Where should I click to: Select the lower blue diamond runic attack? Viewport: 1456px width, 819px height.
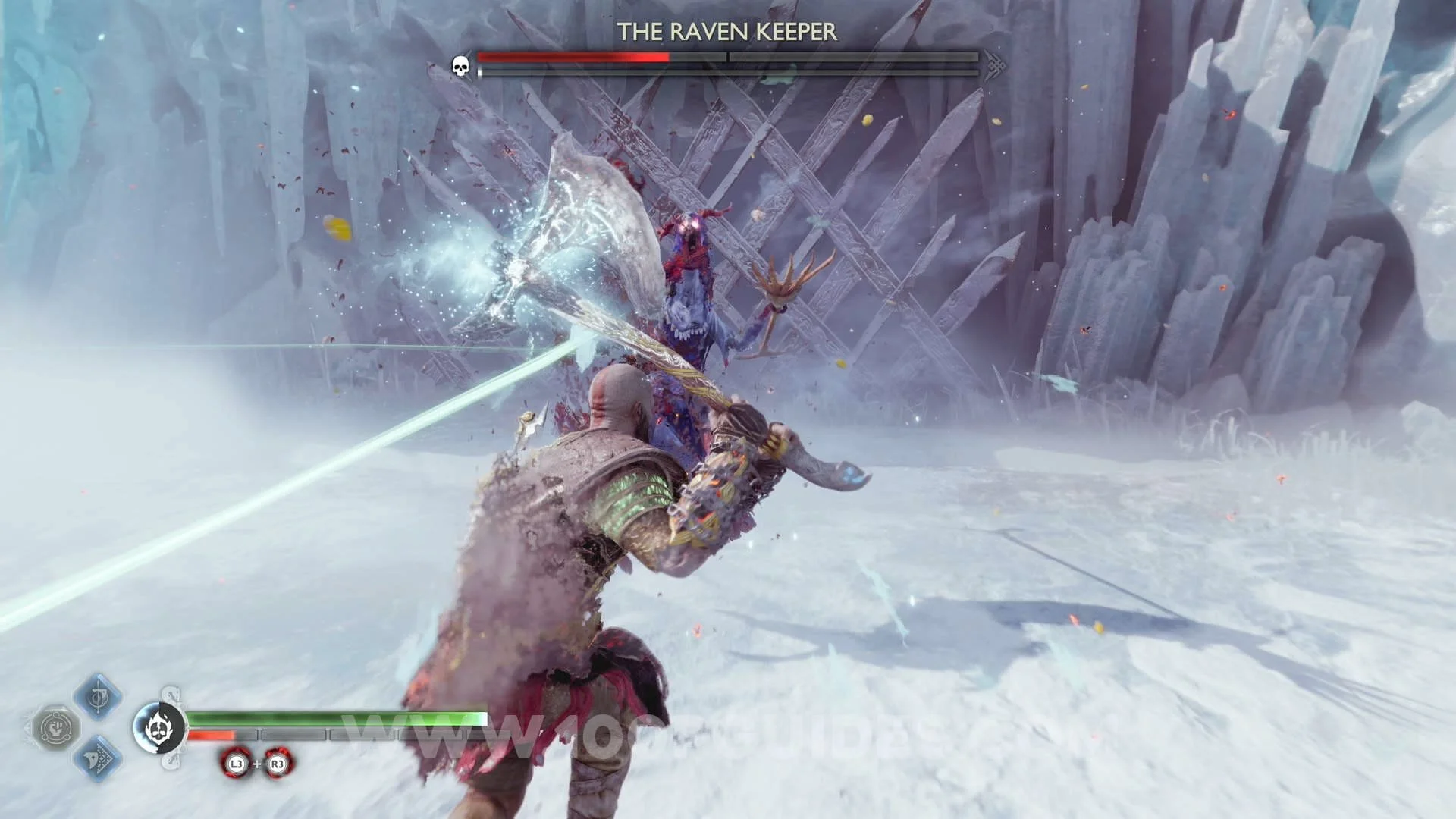[x=98, y=758]
